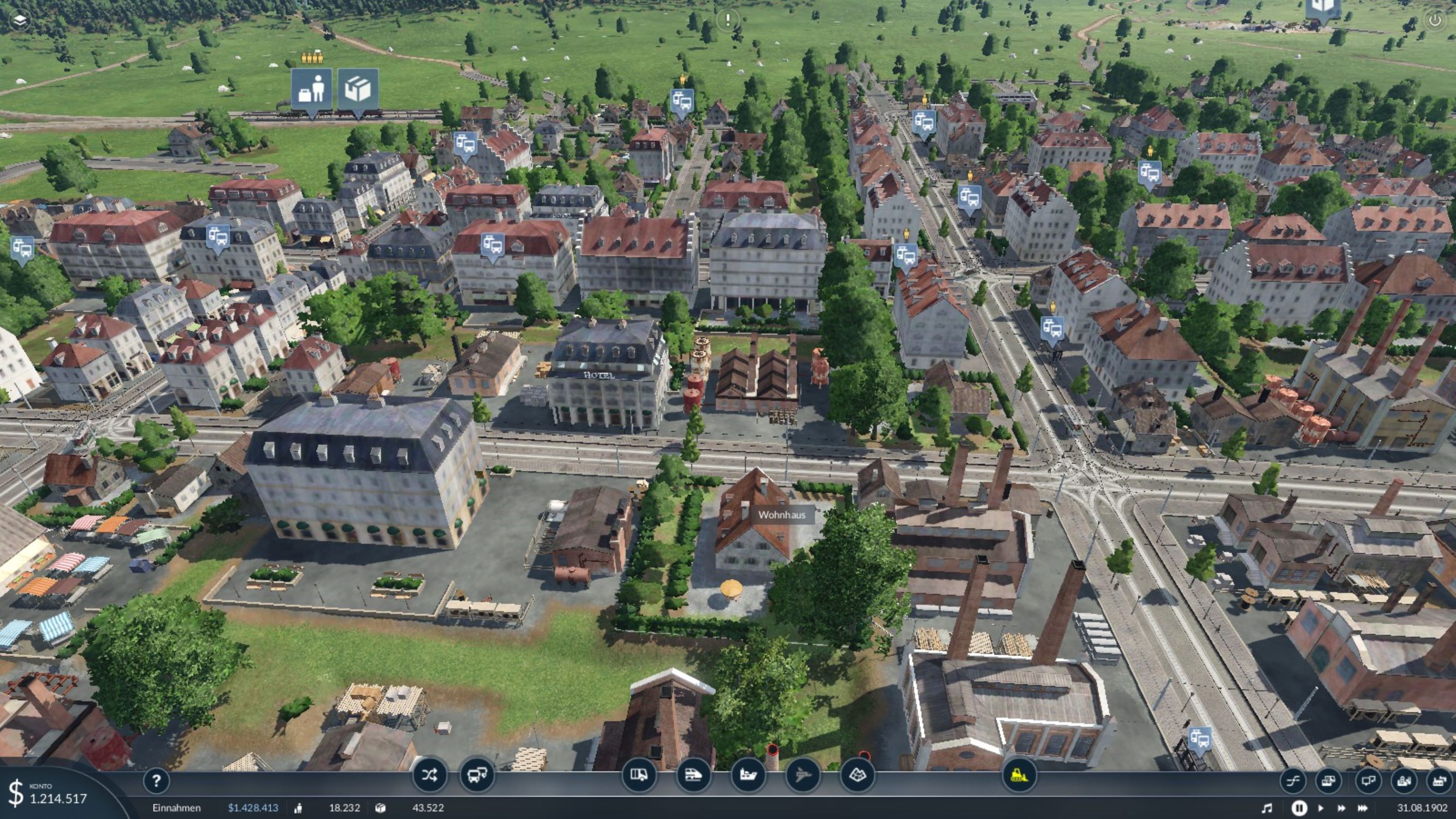This screenshot has width=1456, height=819.
Task: Select the cargo station box marker
Action: point(358,90)
